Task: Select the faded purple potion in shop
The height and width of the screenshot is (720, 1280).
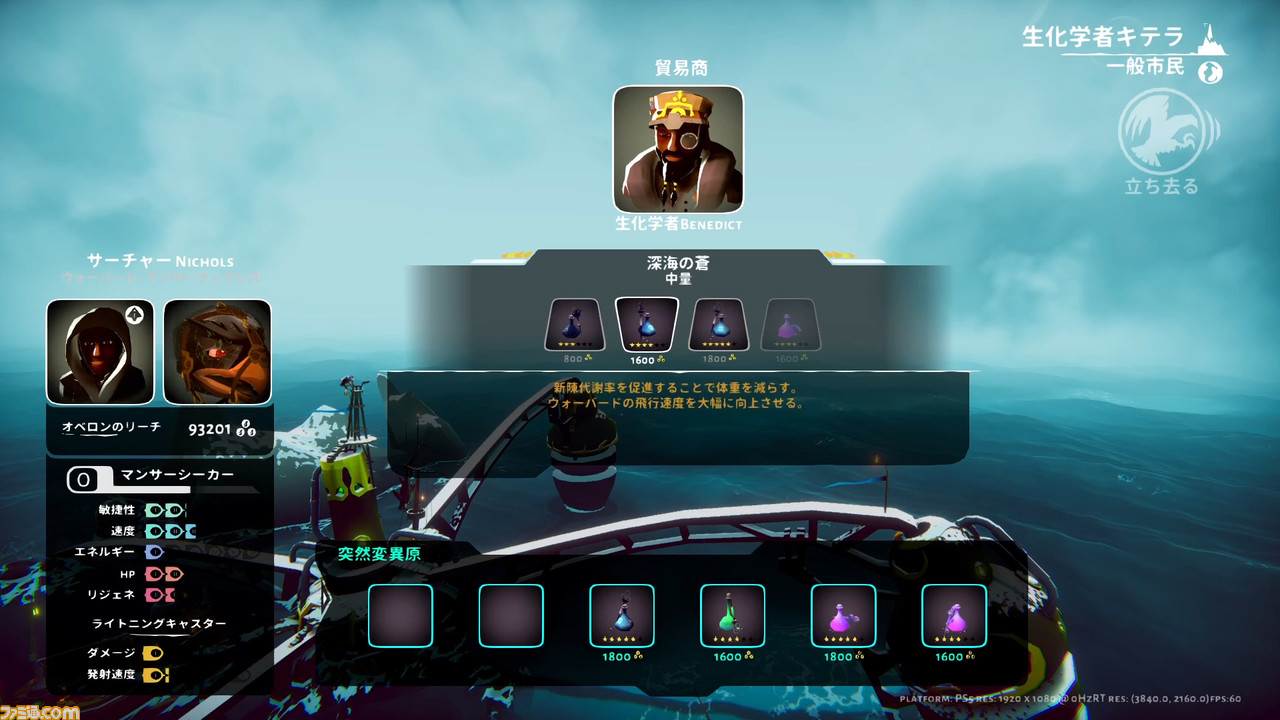Action: [791, 325]
